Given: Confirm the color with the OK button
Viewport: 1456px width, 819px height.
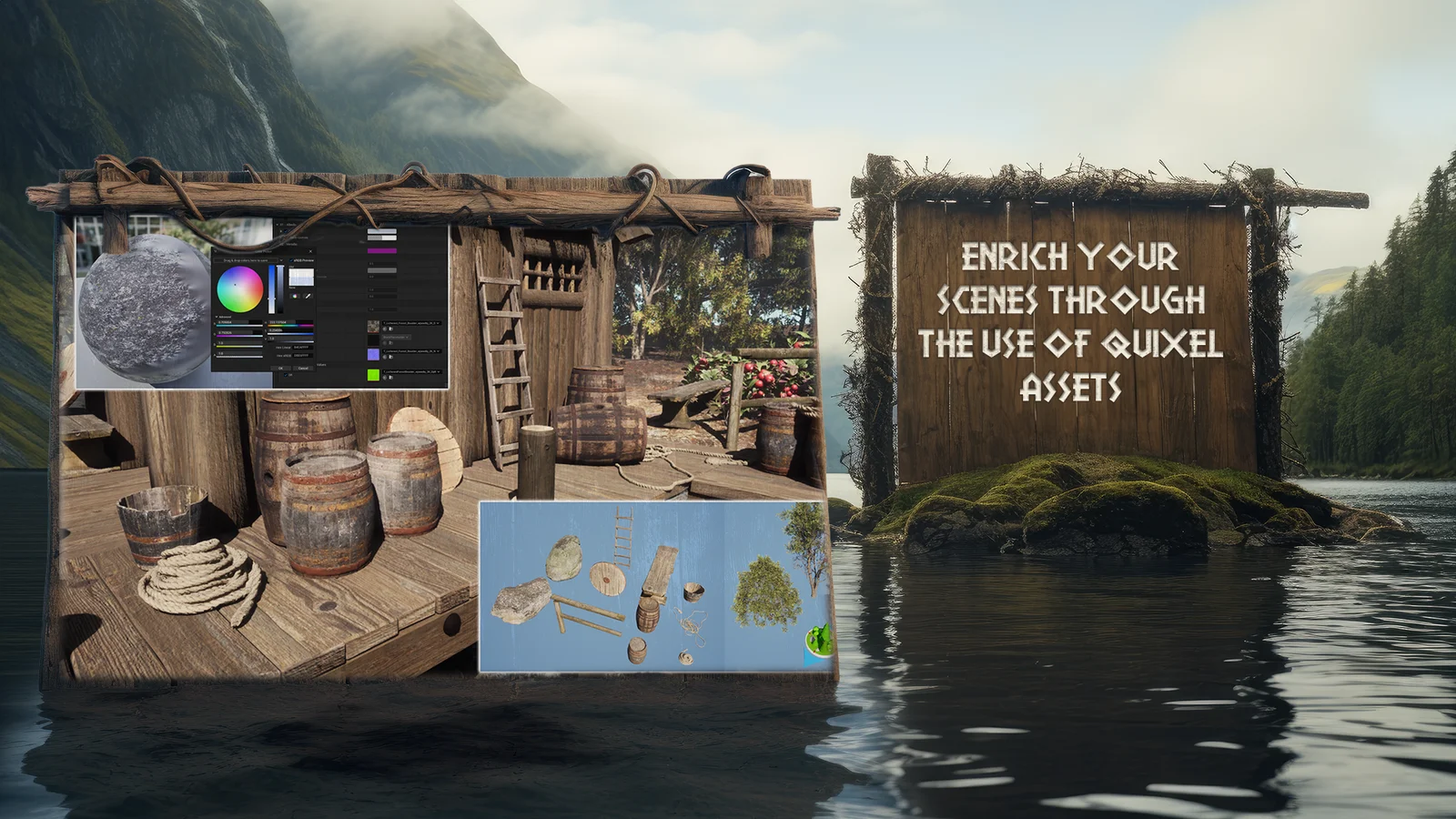Looking at the screenshot, I should point(281,368).
